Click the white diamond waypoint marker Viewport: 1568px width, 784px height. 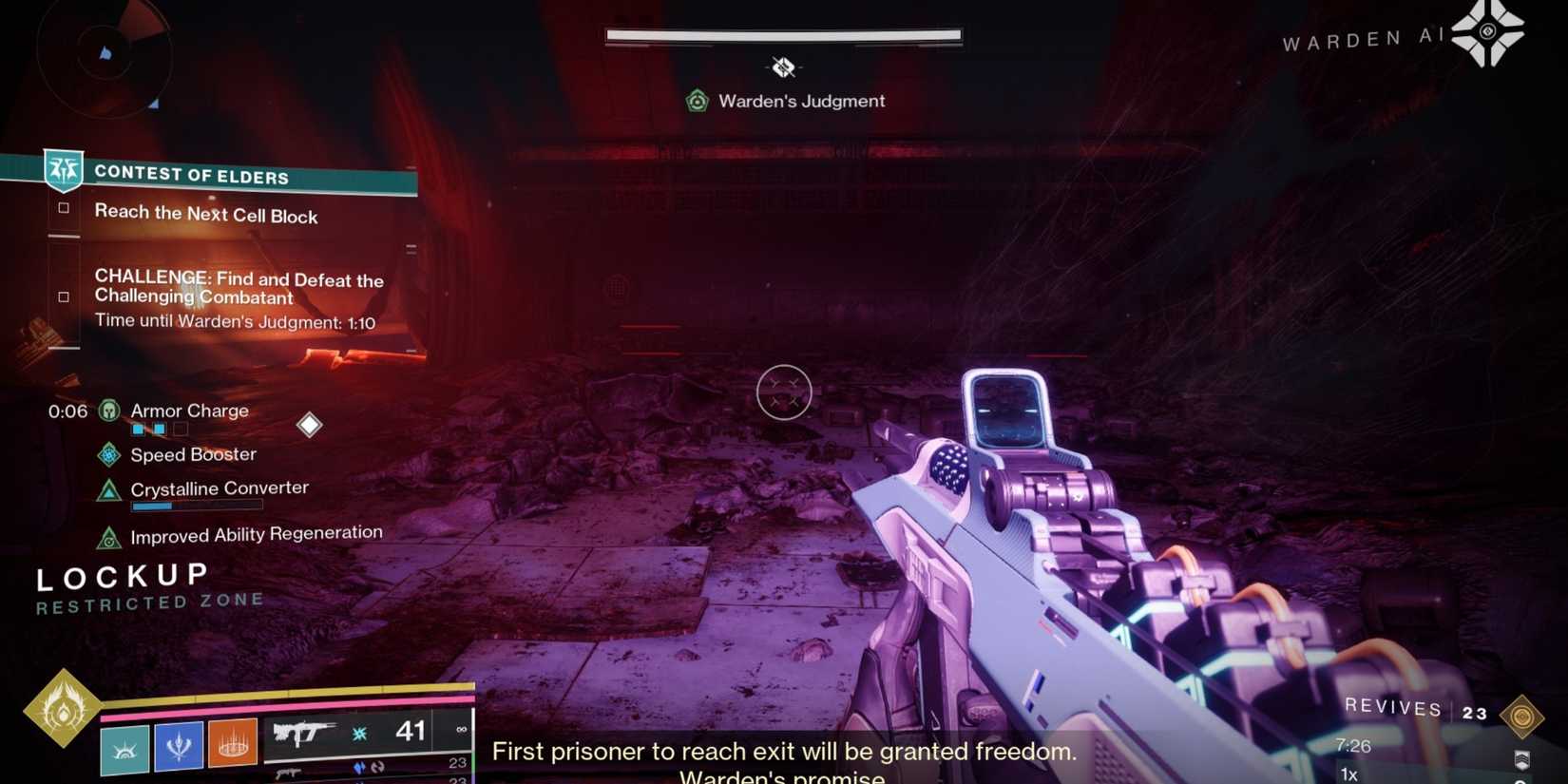pyautogui.click(x=310, y=425)
